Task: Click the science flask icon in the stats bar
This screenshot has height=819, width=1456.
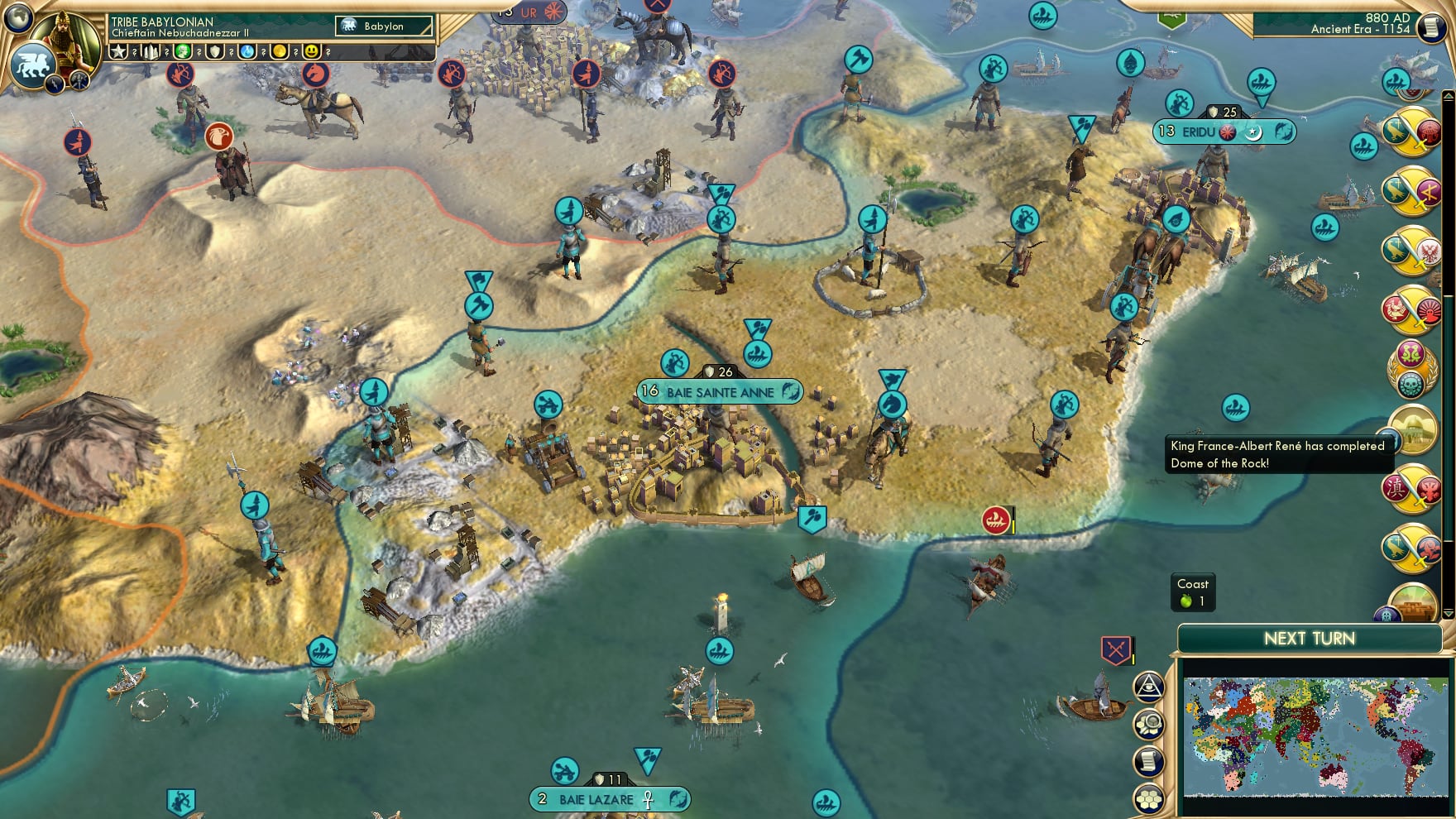Action: point(247,52)
